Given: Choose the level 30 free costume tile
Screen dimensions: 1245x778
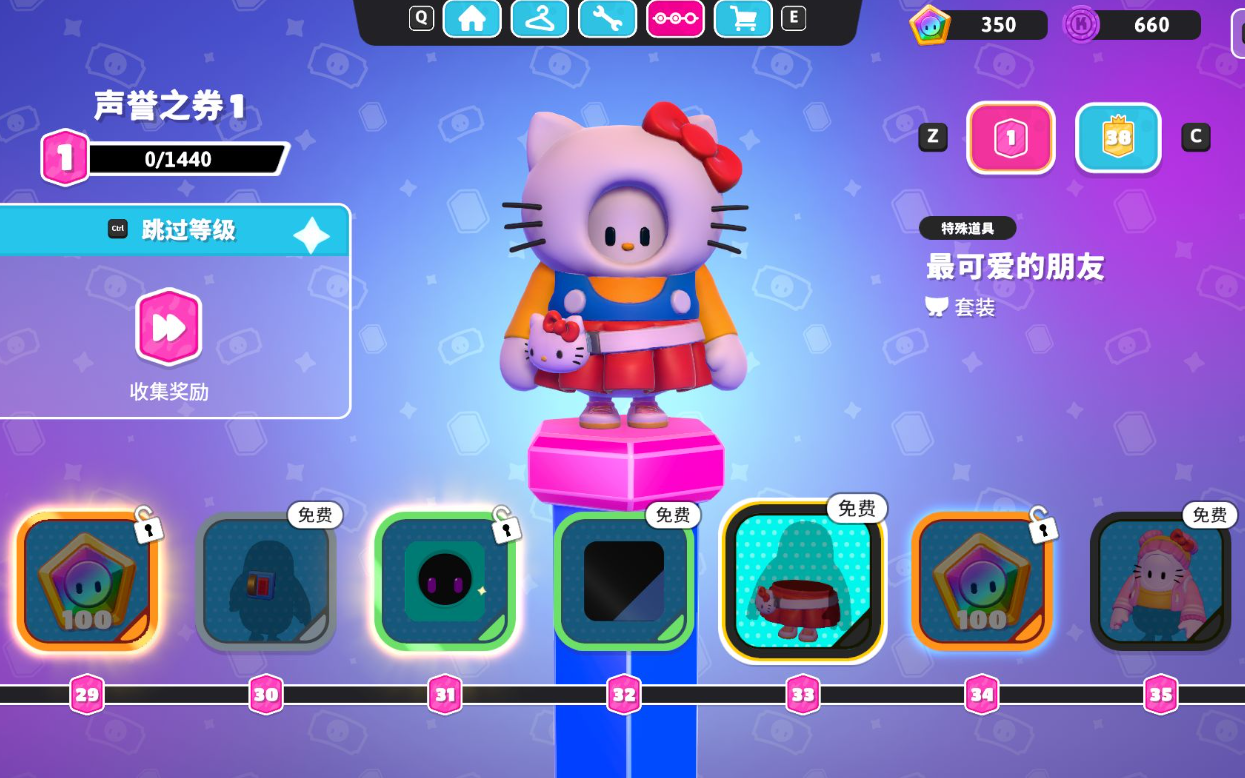Looking at the screenshot, I should tap(266, 582).
